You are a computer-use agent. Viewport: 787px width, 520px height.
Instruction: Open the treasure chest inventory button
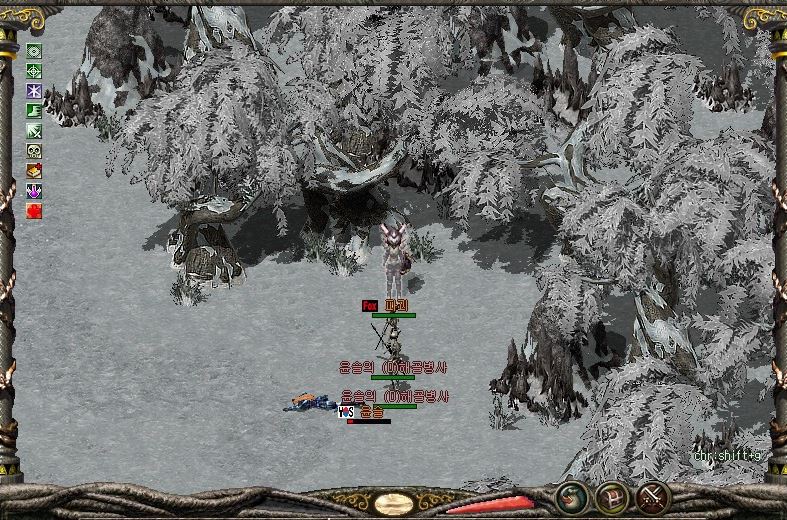[612, 496]
